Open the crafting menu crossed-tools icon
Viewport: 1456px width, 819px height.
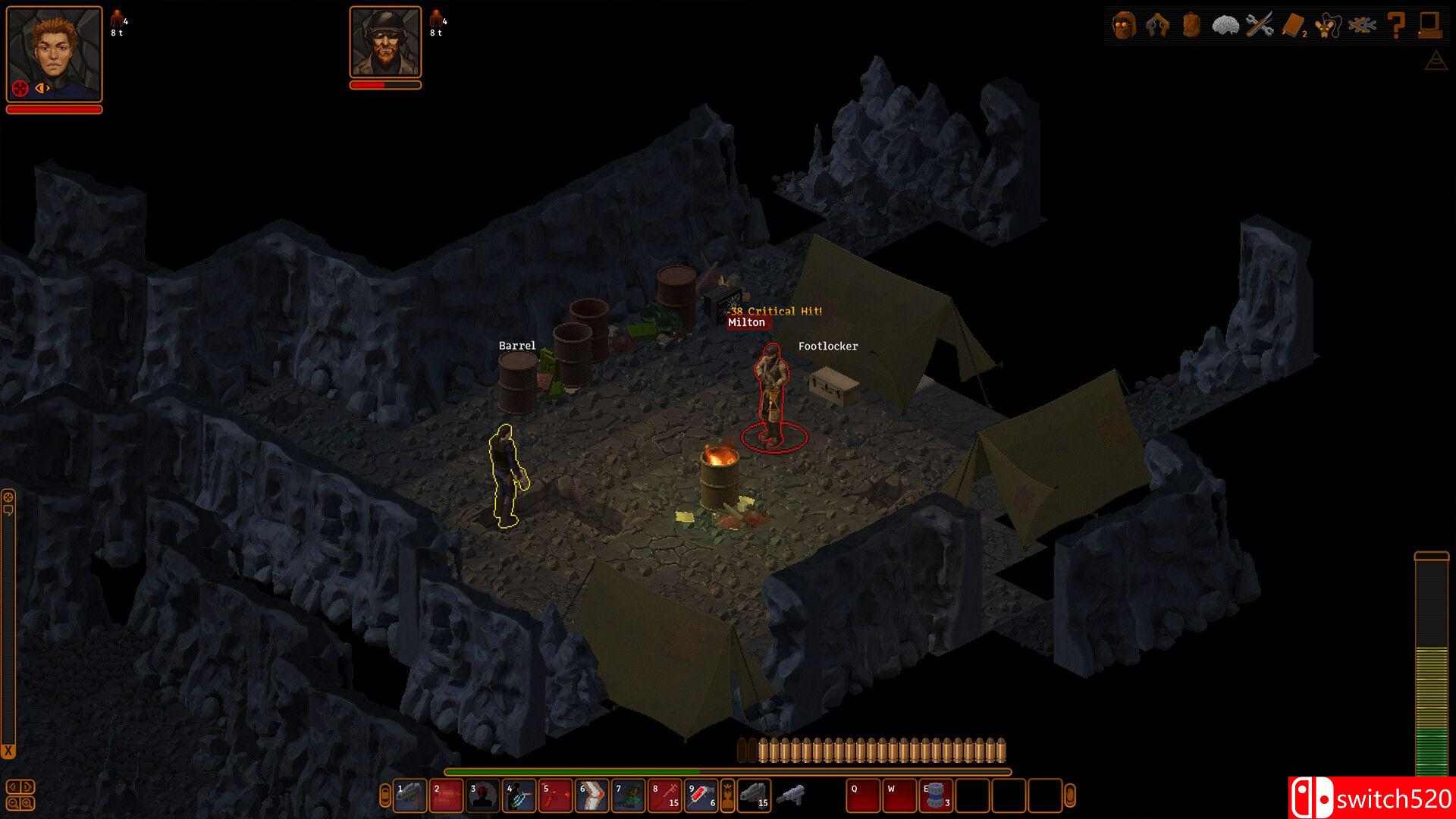click(1259, 25)
